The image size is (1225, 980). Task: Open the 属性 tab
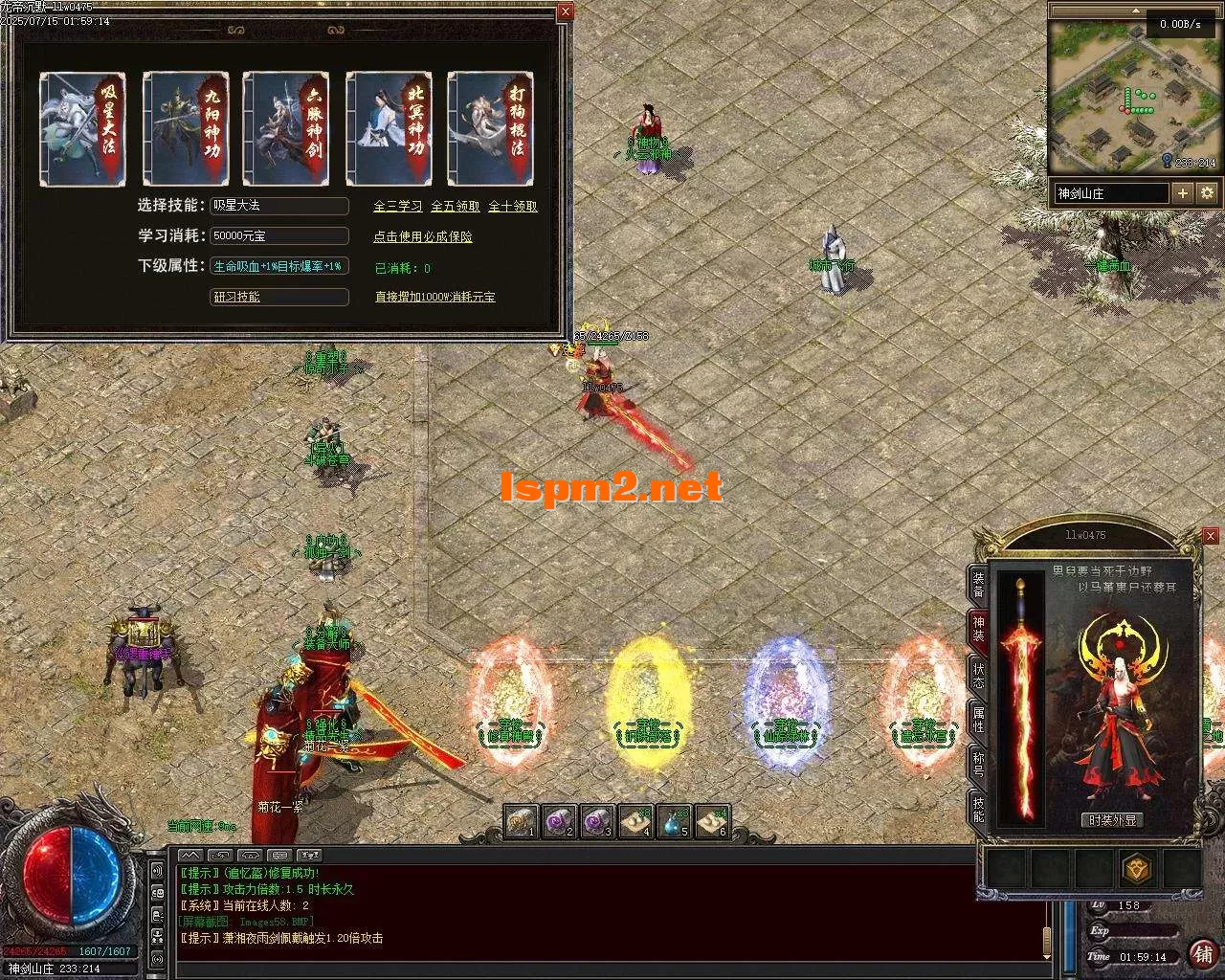pos(978,719)
